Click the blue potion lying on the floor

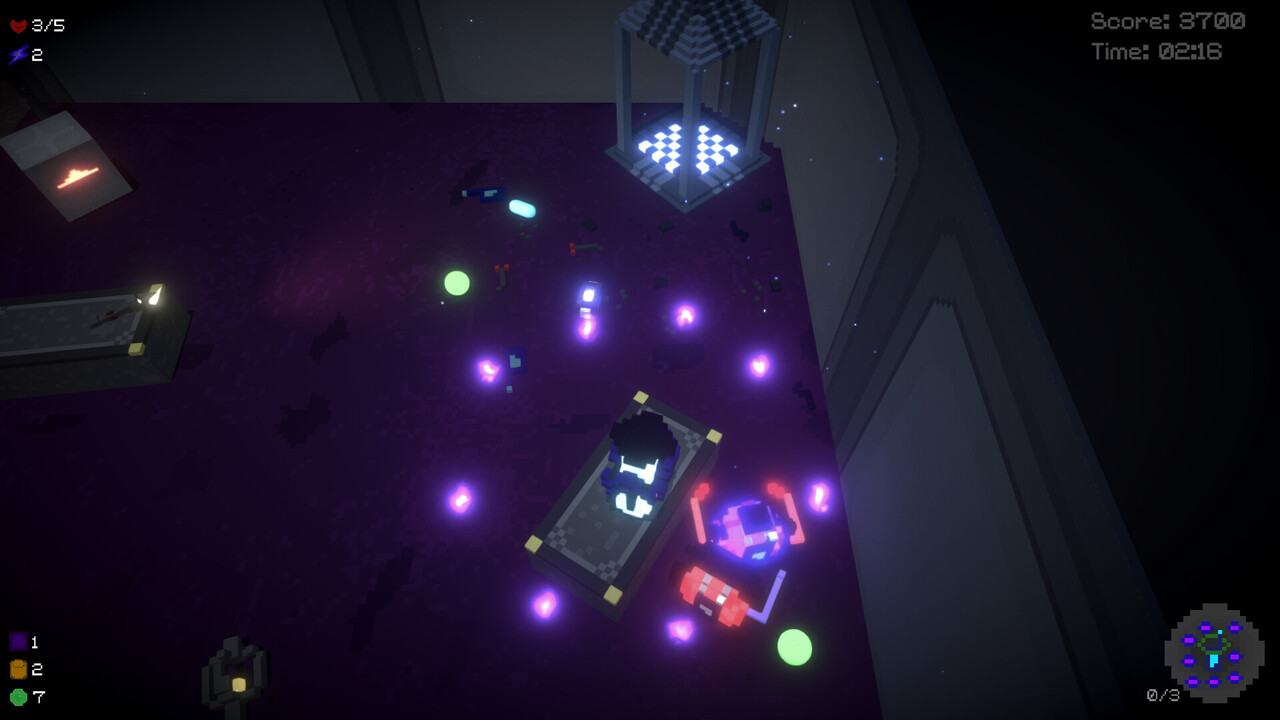[x=520, y=207]
